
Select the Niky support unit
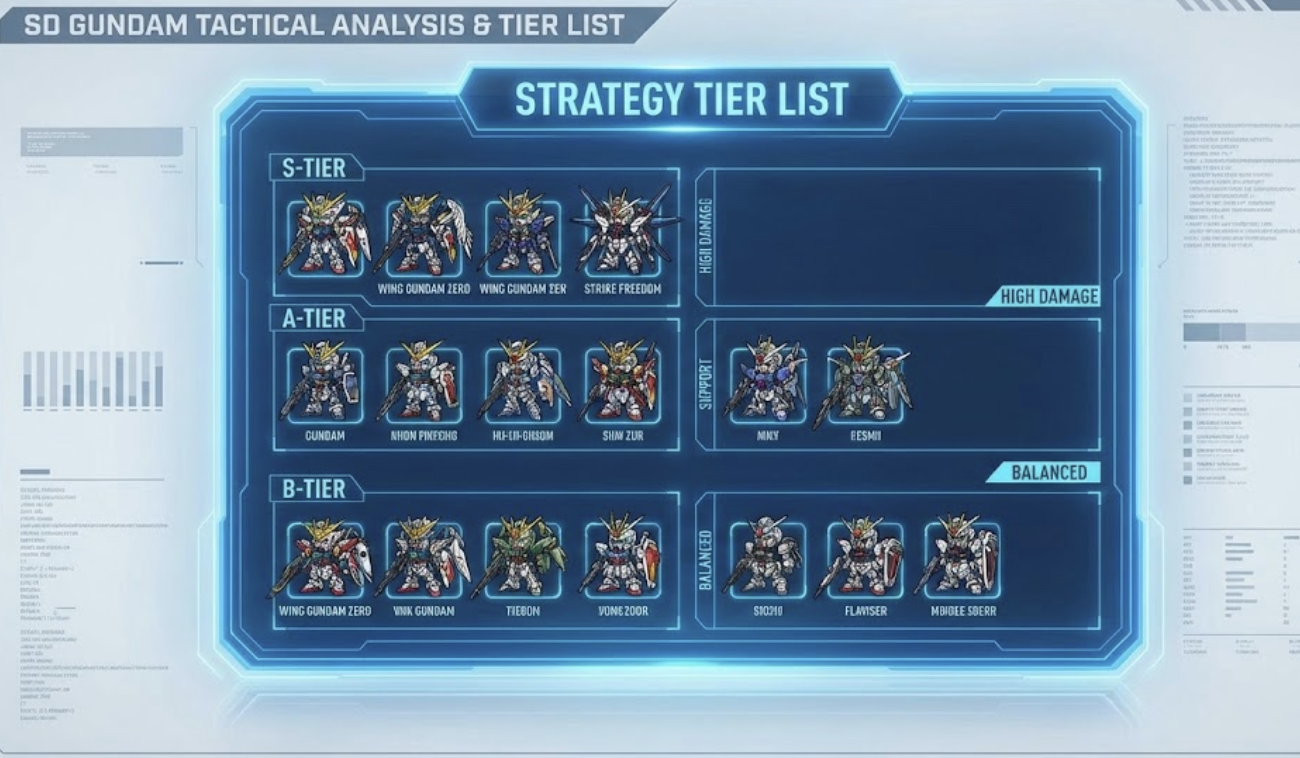767,384
